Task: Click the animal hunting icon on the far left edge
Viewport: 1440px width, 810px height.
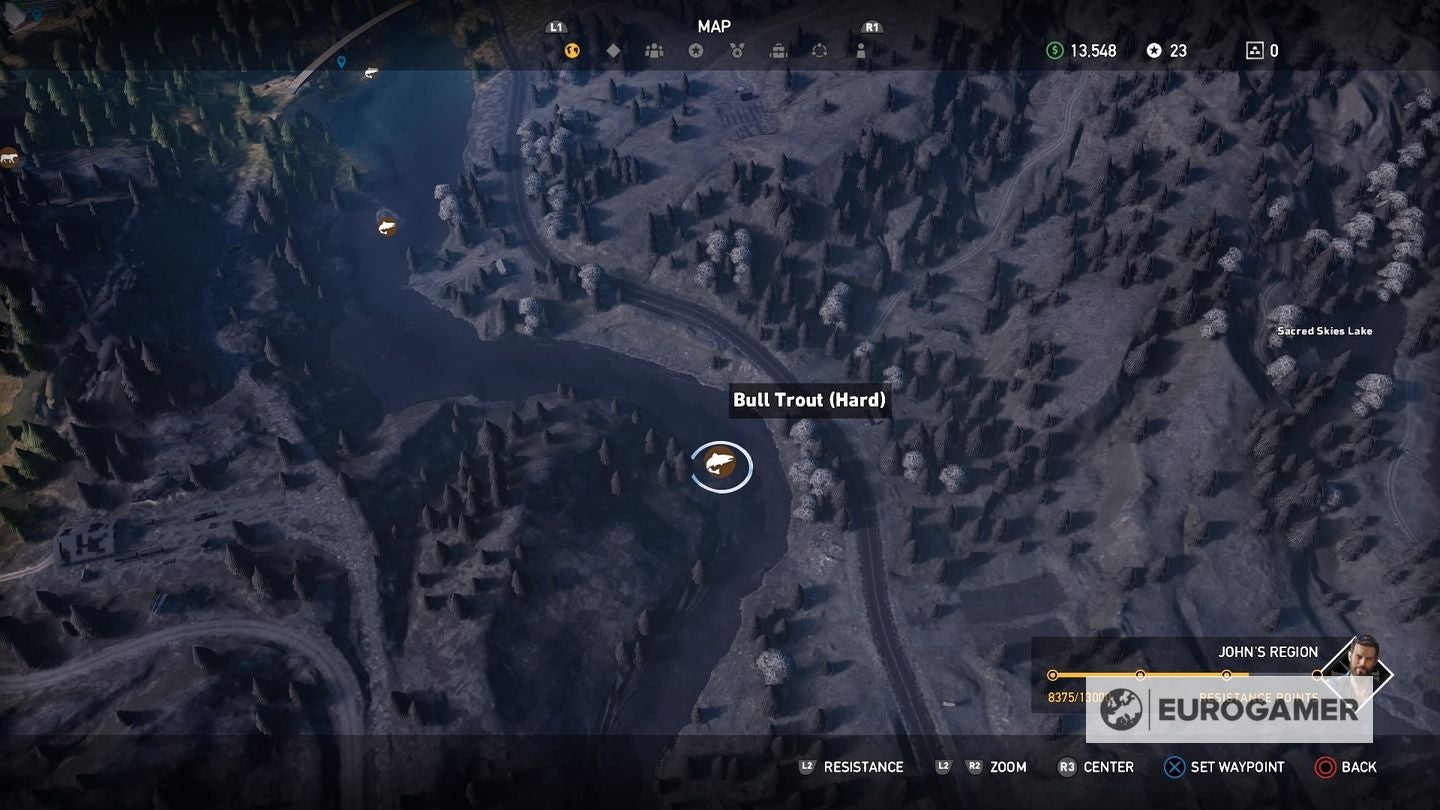Action: (x=10, y=158)
